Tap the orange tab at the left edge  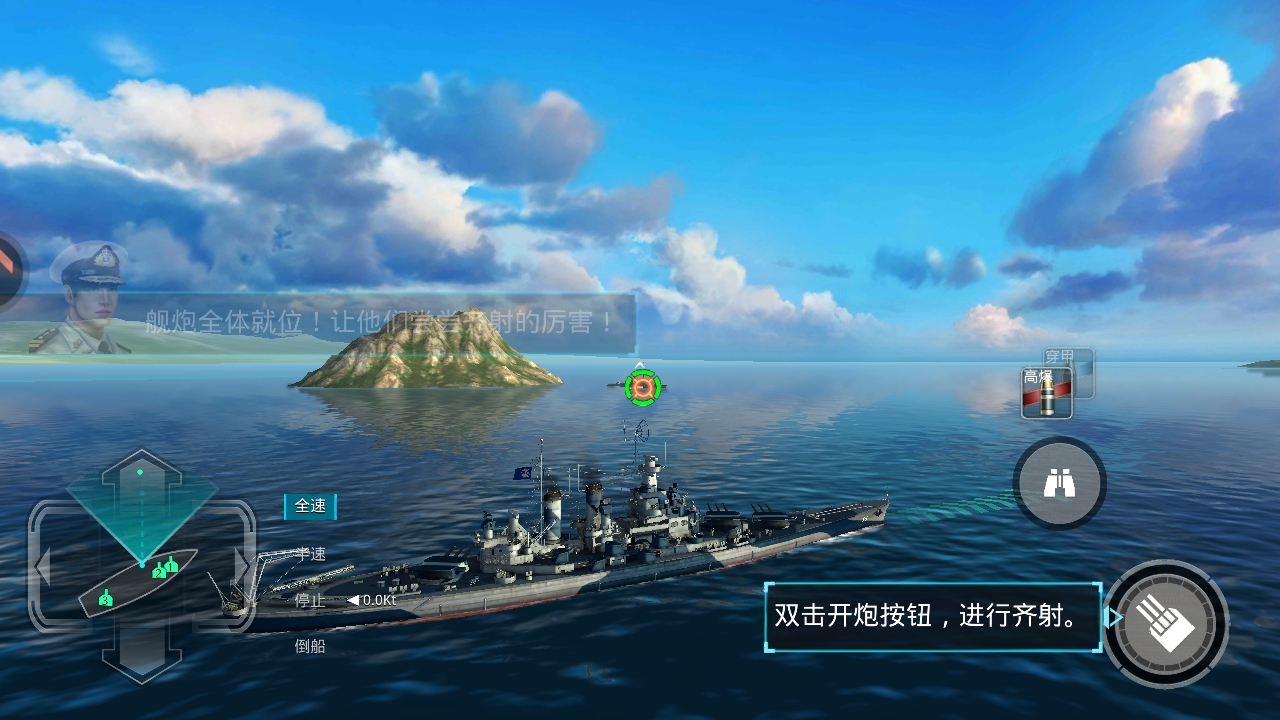[x=10, y=264]
